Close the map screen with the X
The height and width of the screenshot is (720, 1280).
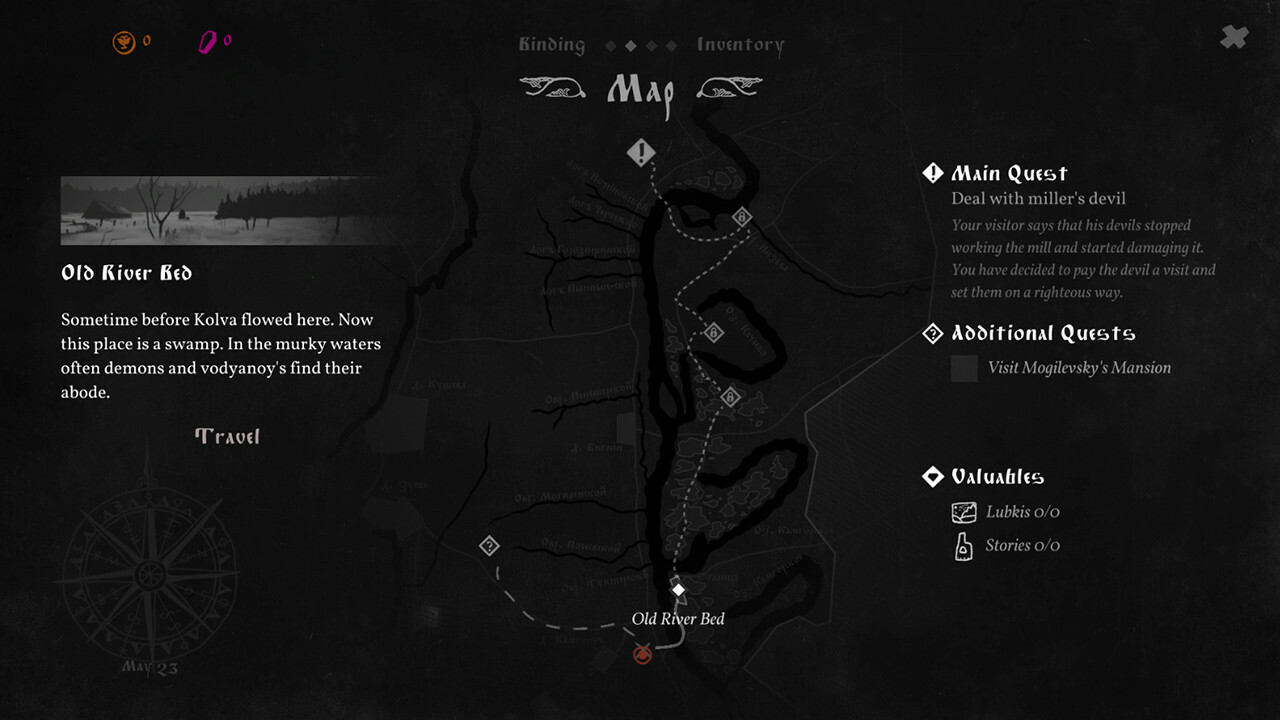coord(1233,37)
